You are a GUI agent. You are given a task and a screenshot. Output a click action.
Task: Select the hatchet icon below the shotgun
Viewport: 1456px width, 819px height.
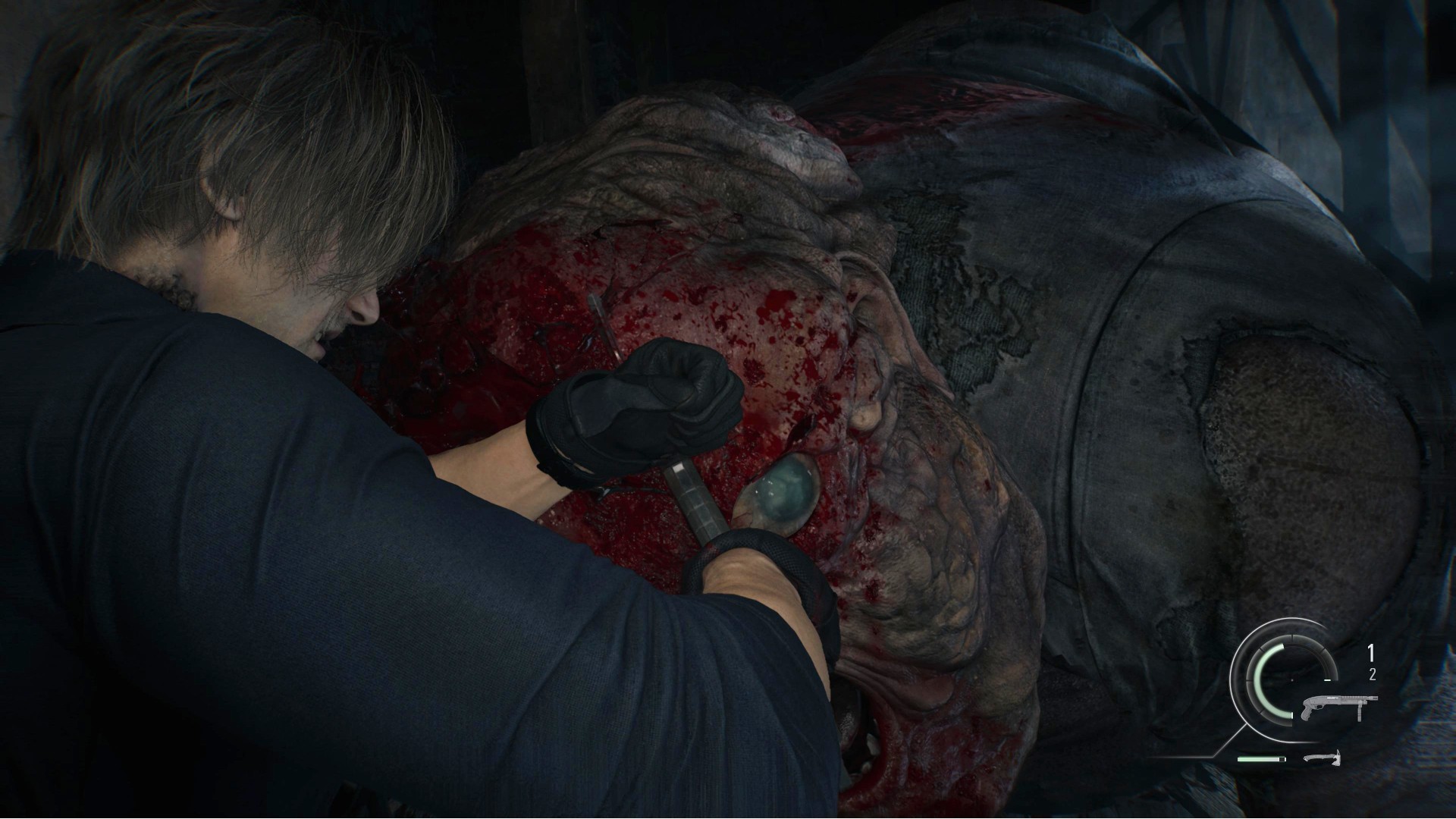point(1323,759)
